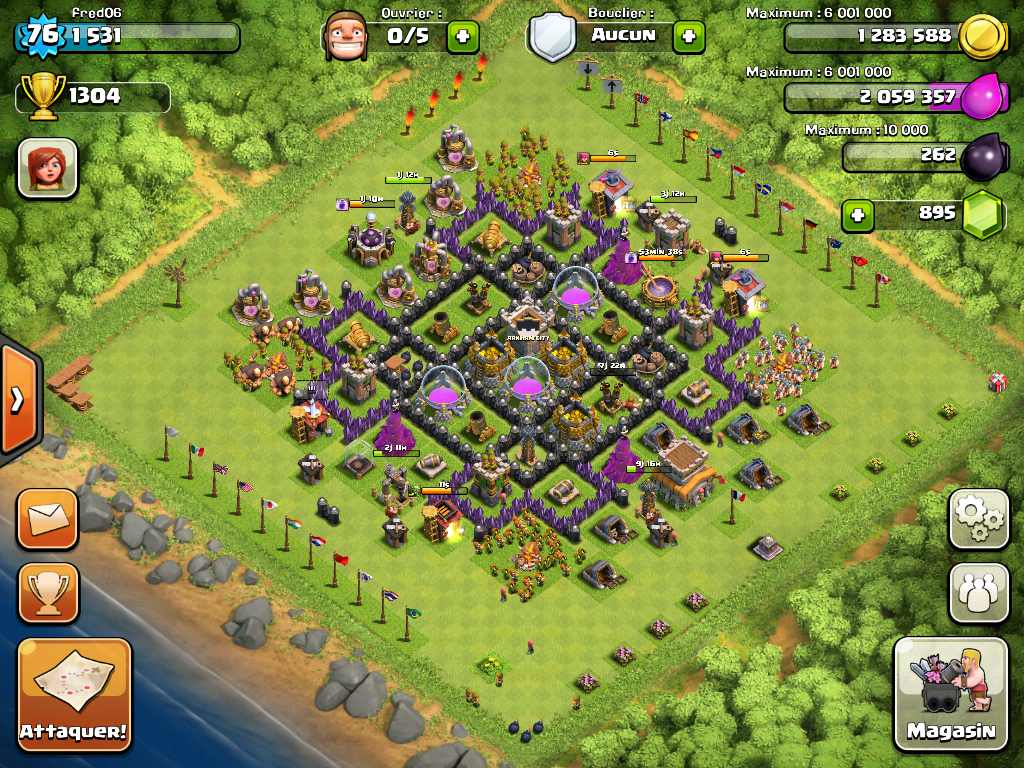Add a builder with the Ouvrier plus
The height and width of the screenshot is (768, 1024).
(462, 37)
